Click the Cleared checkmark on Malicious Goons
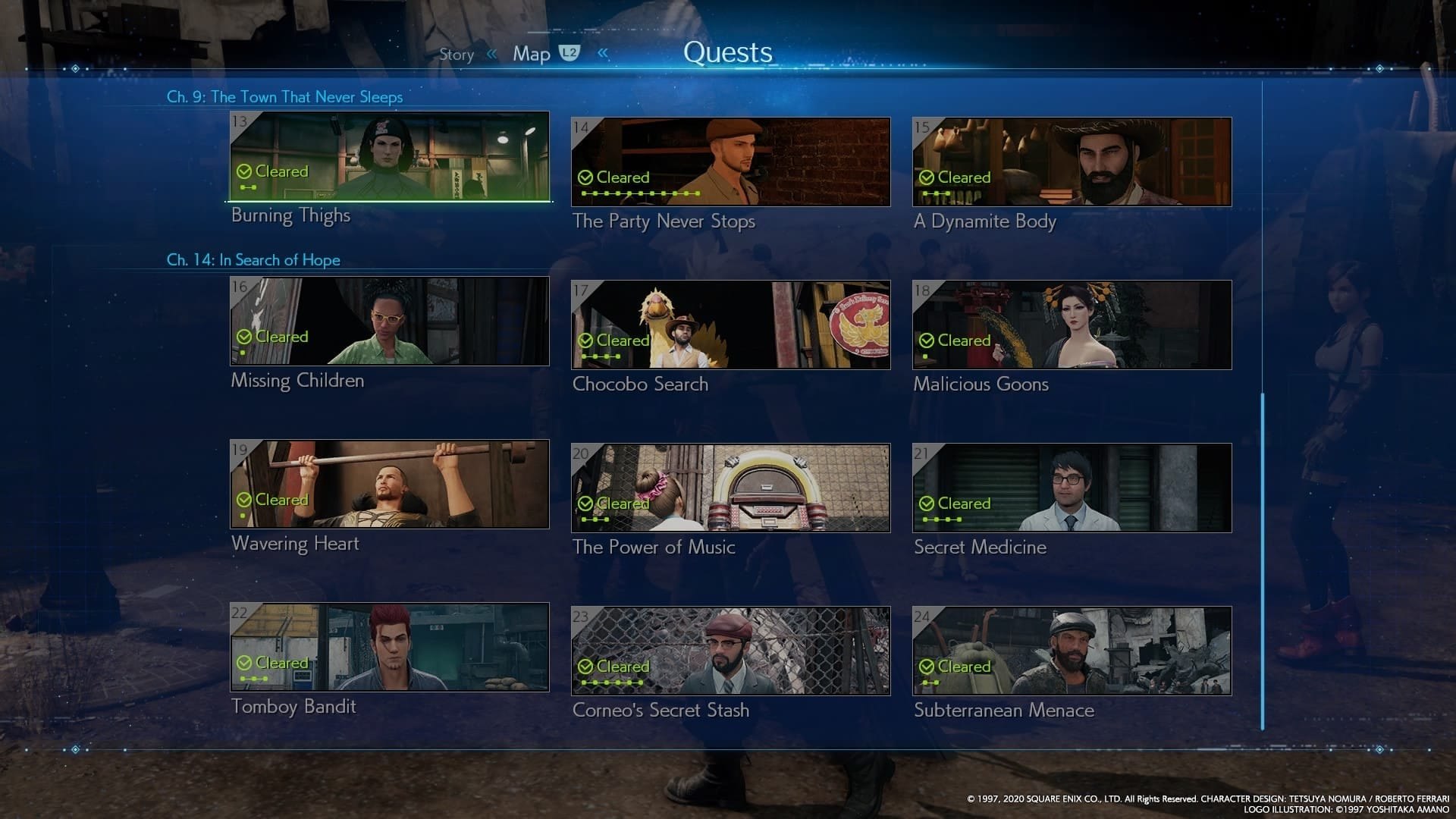 click(927, 340)
